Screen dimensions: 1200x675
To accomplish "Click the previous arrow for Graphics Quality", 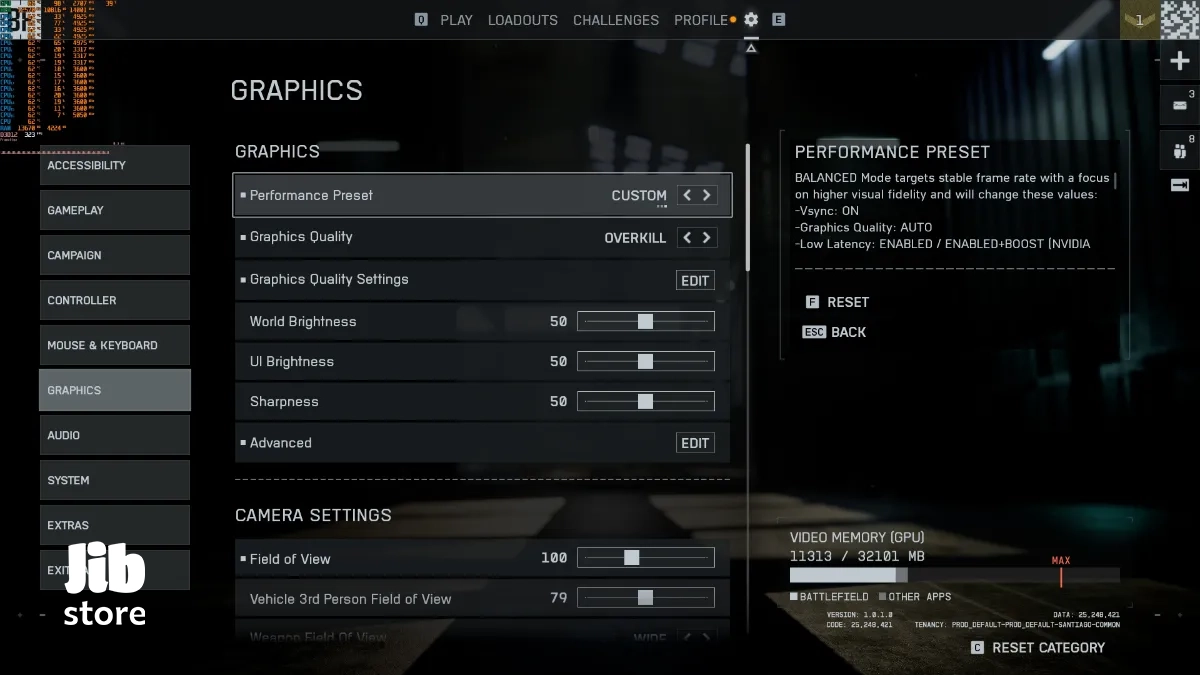I will click(686, 238).
